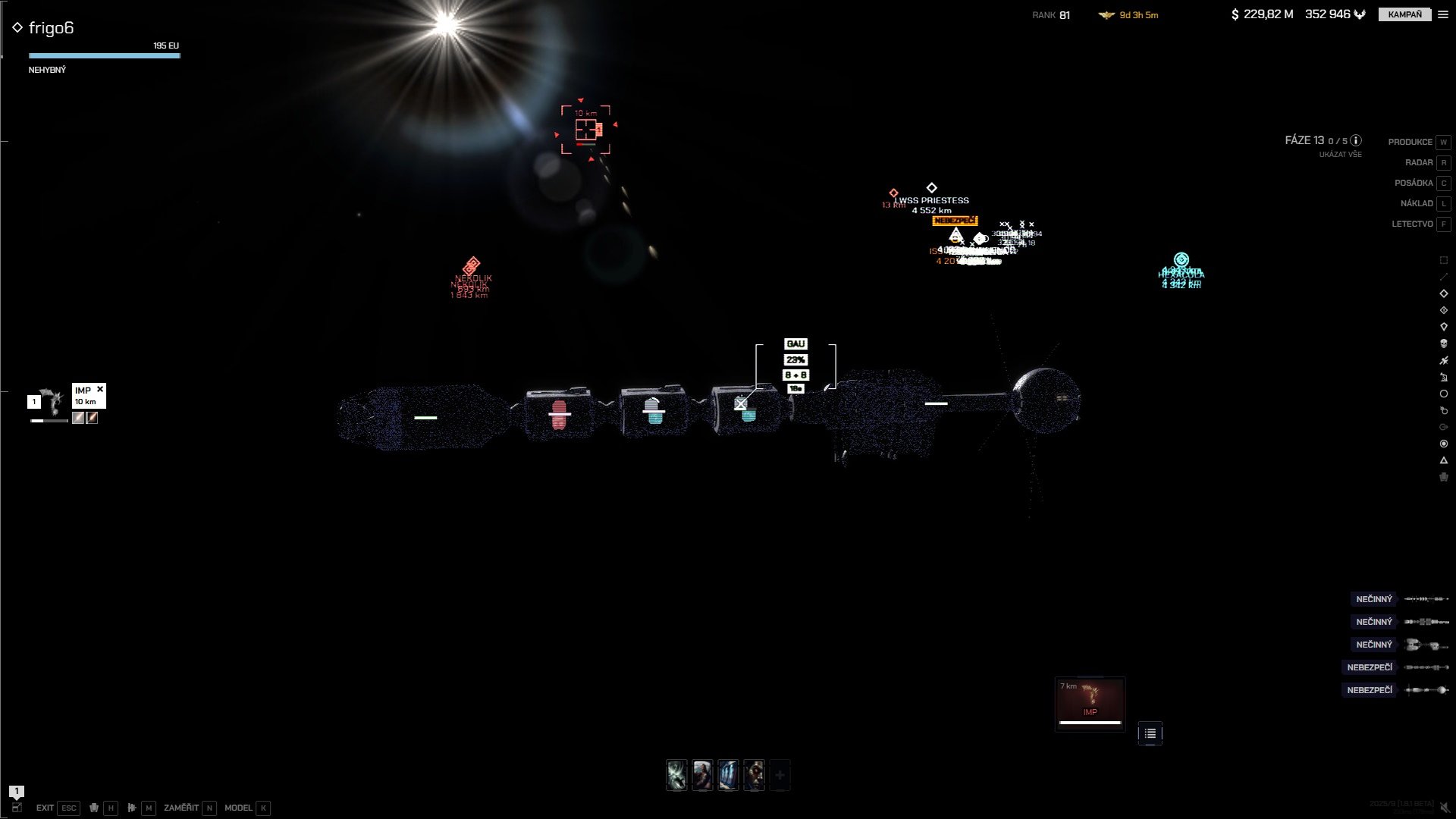Select the IMP target thumbnail card

pyautogui.click(x=1090, y=703)
